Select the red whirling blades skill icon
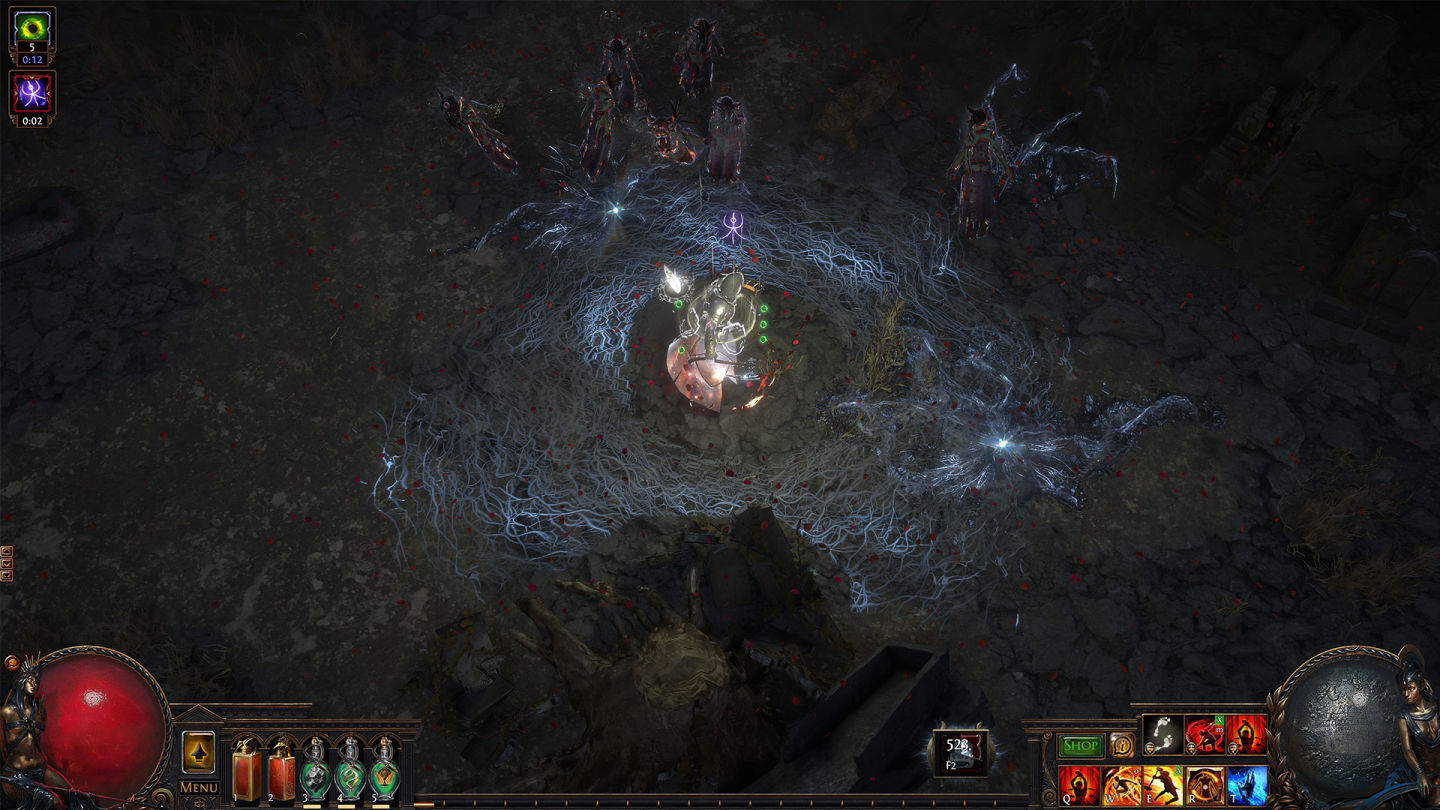This screenshot has height=810, width=1440. (1205, 735)
